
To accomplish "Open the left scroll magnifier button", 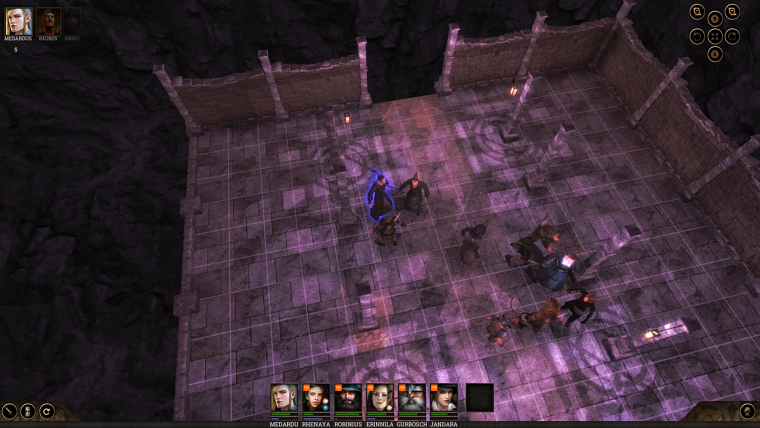I will tap(697, 12).
